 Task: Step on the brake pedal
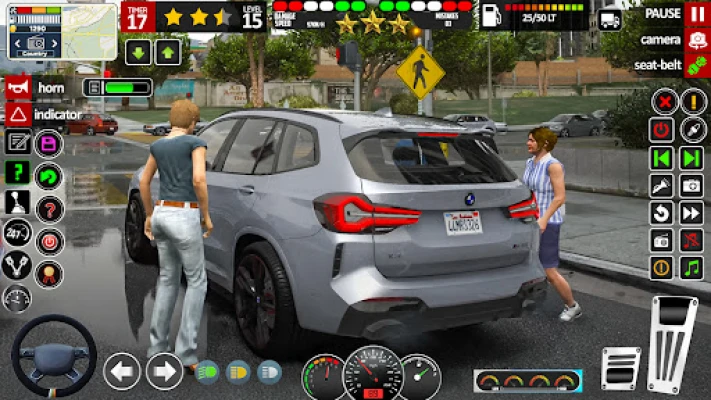620,367
